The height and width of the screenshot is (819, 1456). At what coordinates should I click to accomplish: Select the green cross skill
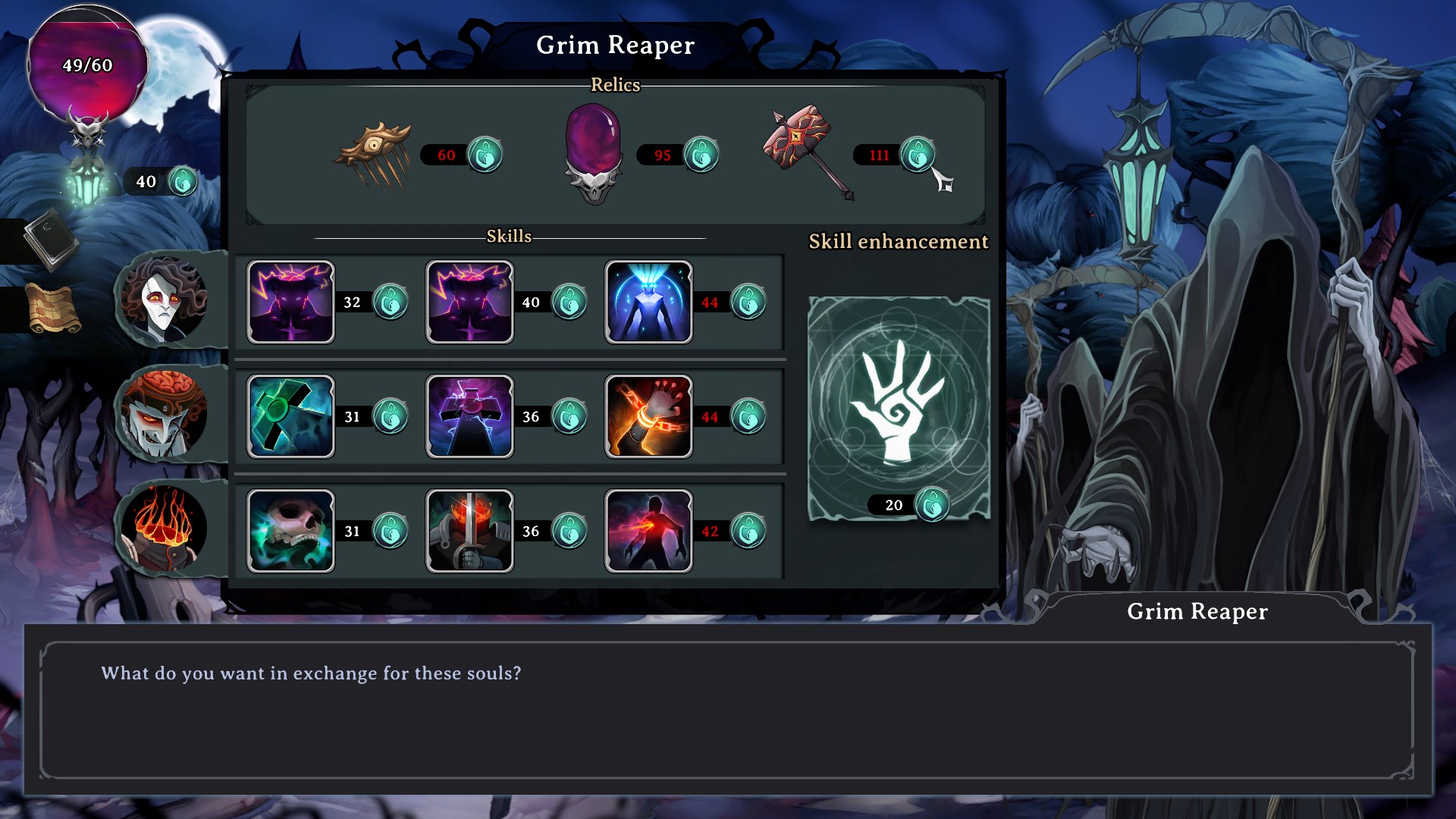coord(290,416)
